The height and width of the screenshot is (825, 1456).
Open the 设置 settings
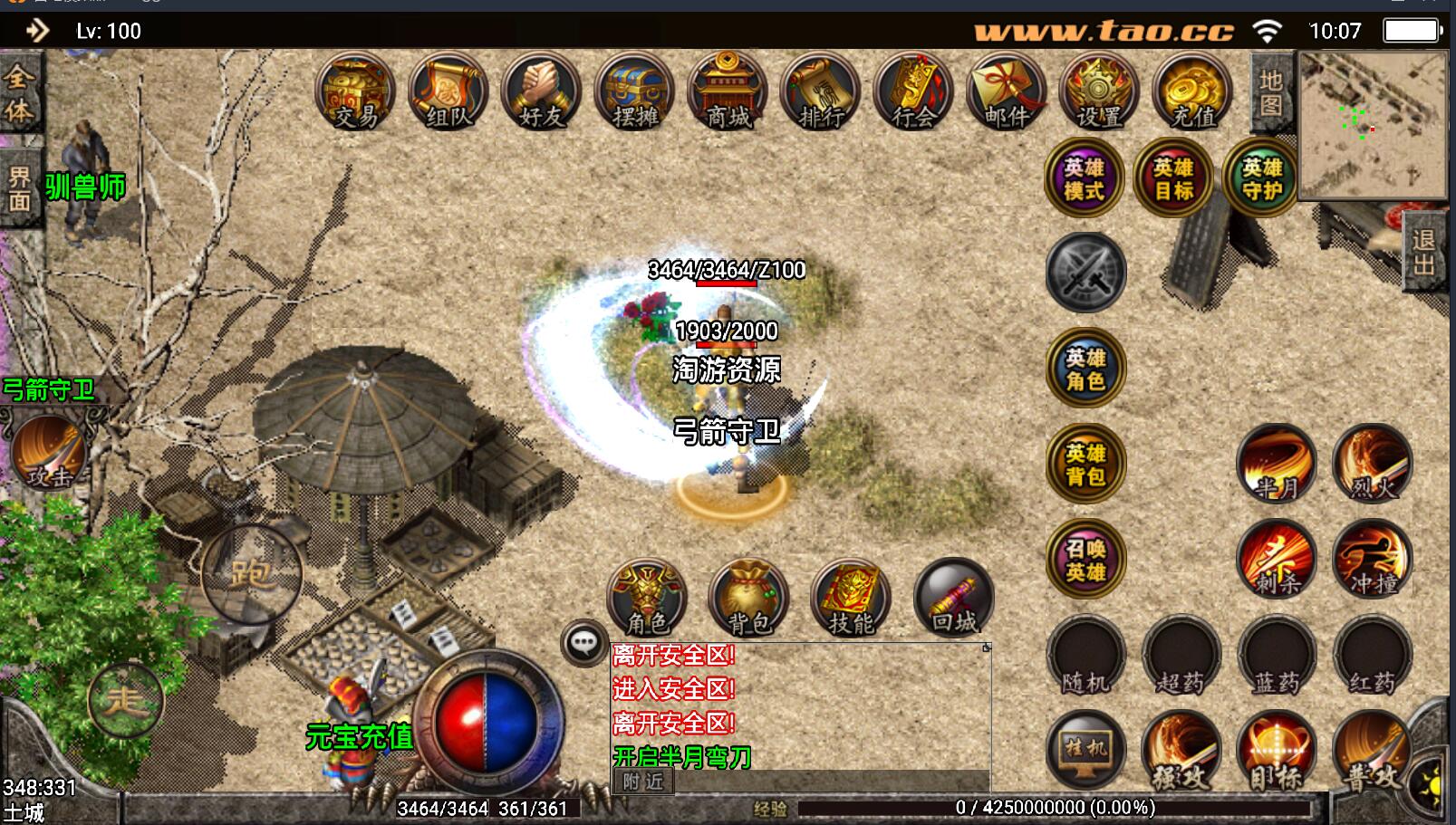pos(1099,92)
